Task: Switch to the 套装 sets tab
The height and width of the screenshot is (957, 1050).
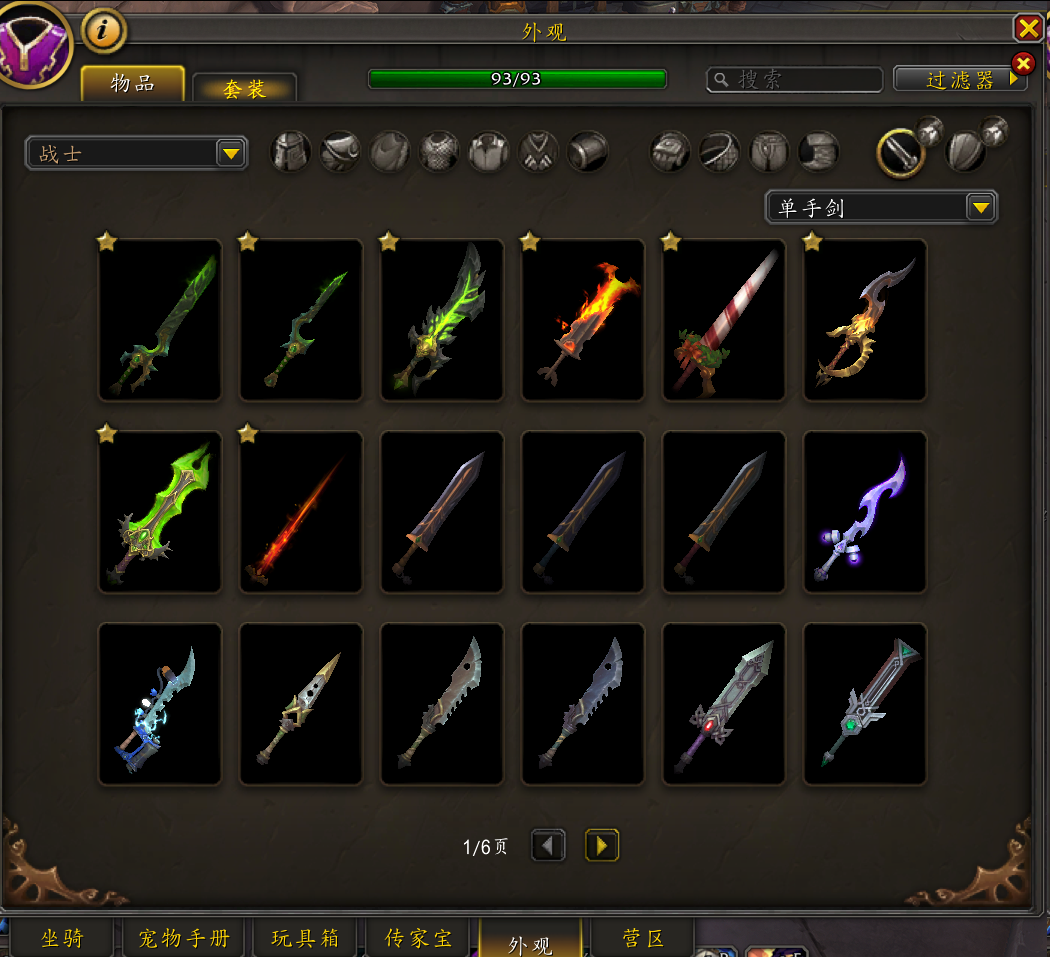Action: [x=244, y=88]
